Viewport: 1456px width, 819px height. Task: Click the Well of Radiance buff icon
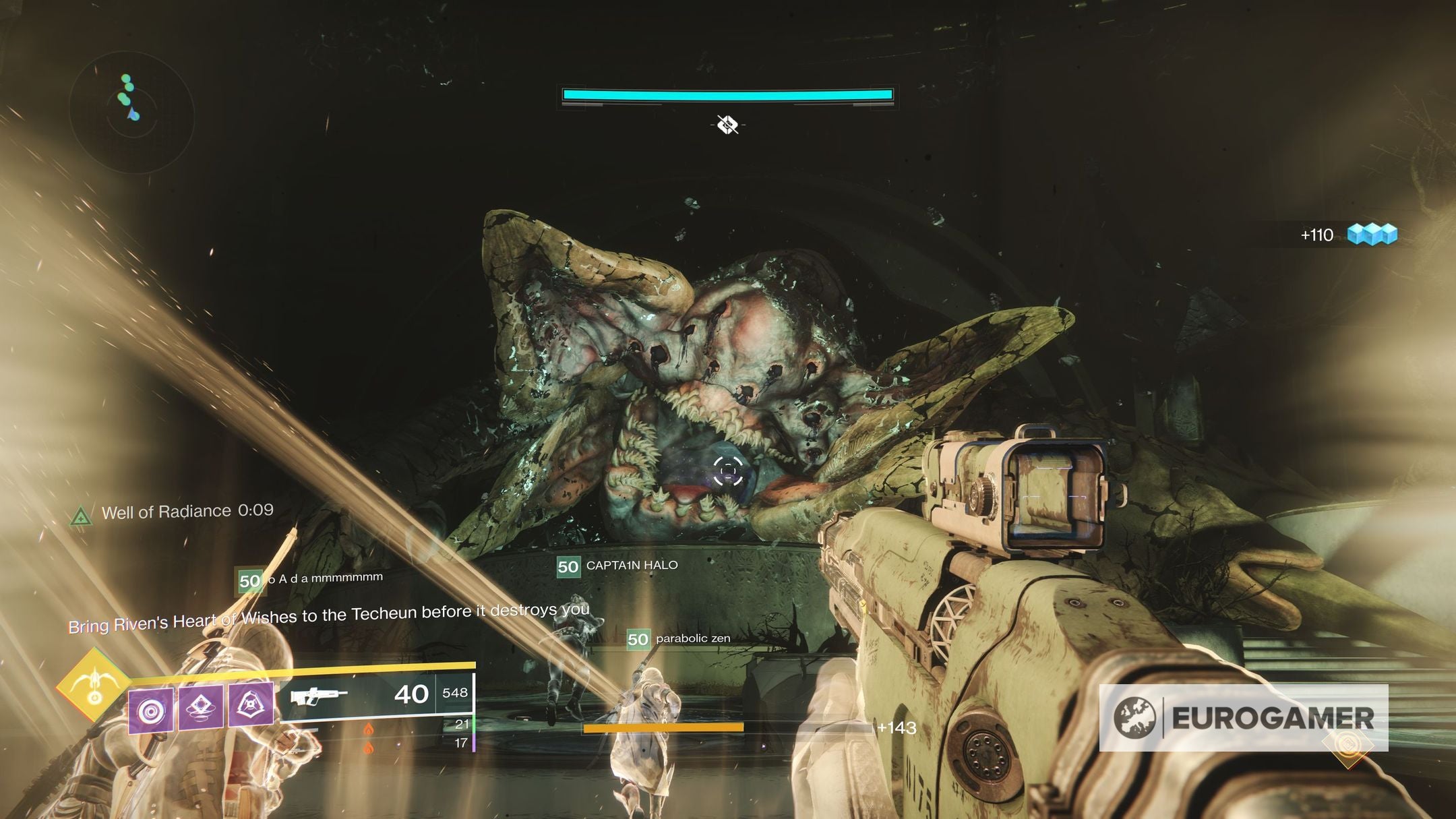pyautogui.click(x=81, y=517)
